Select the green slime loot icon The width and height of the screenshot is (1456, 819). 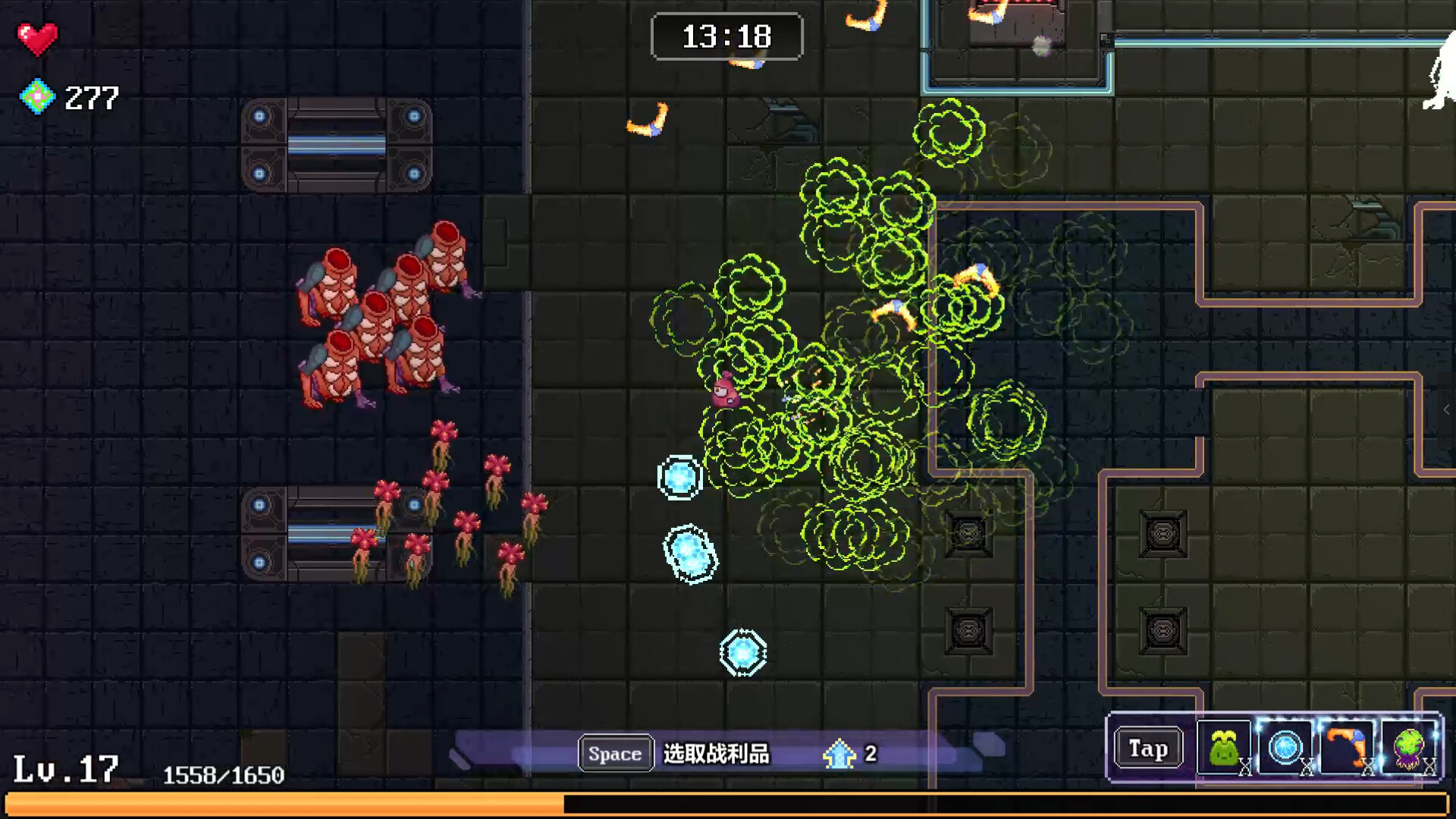click(1223, 749)
